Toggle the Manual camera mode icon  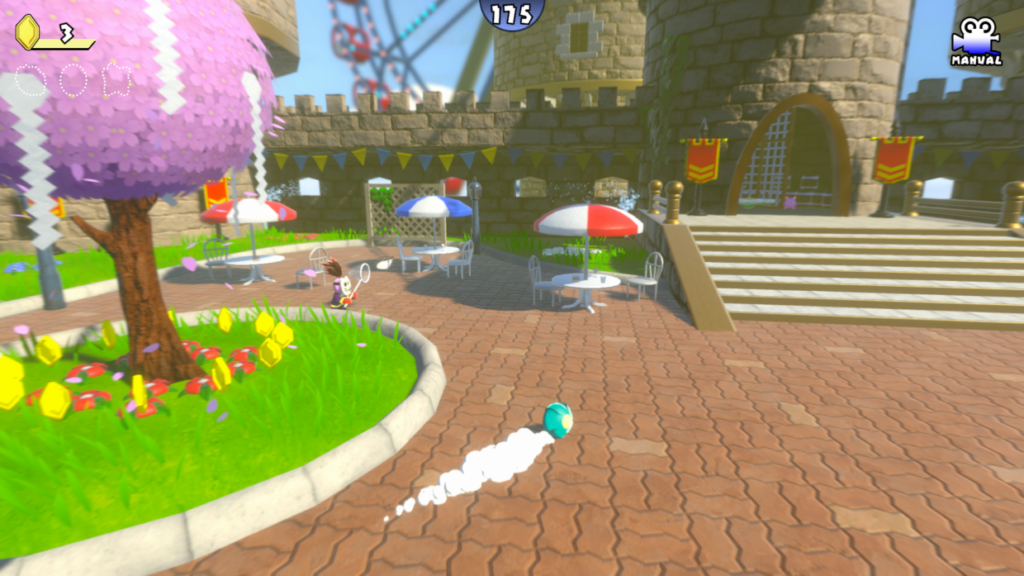pyautogui.click(x=975, y=40)
